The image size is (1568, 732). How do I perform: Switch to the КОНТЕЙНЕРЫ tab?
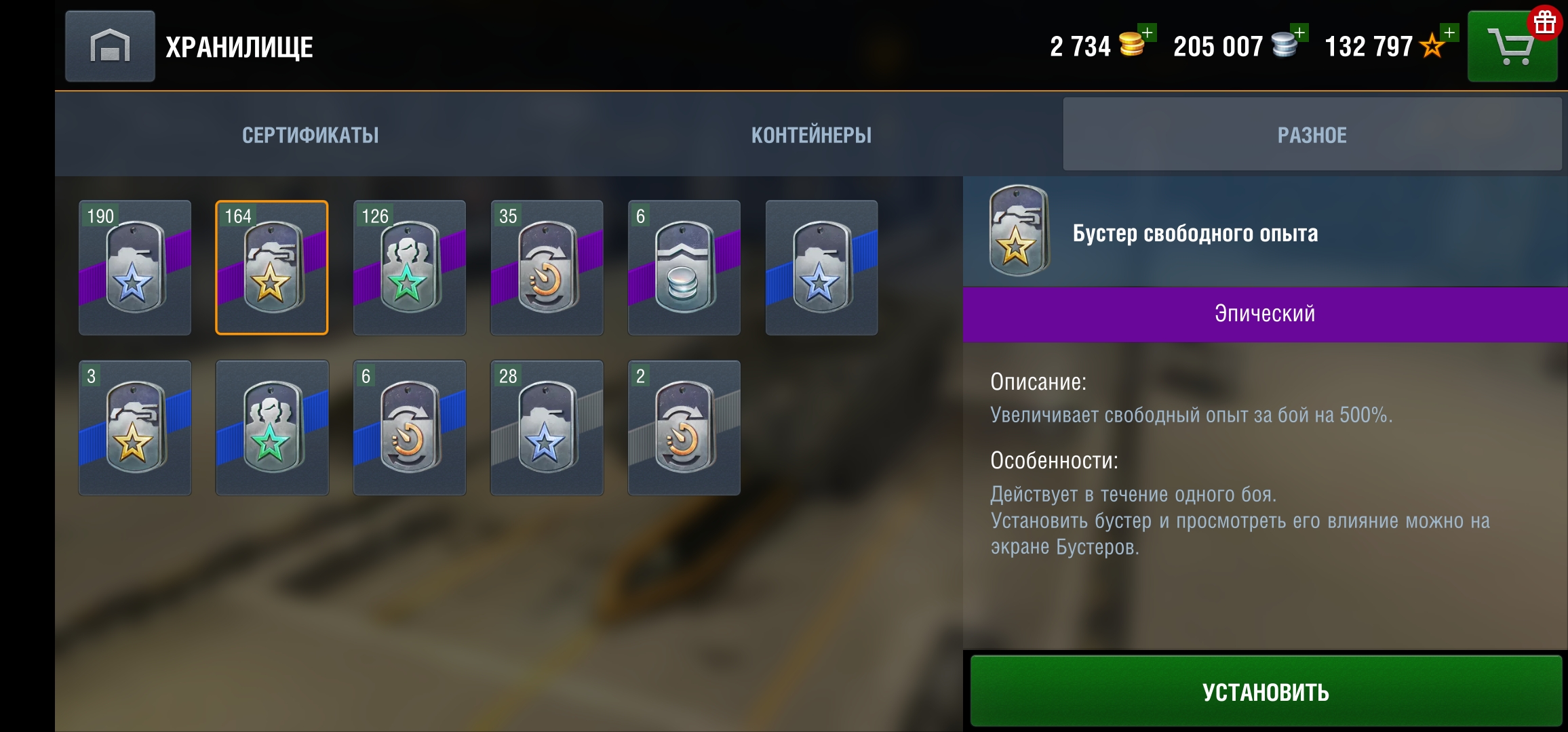(811, 134)
